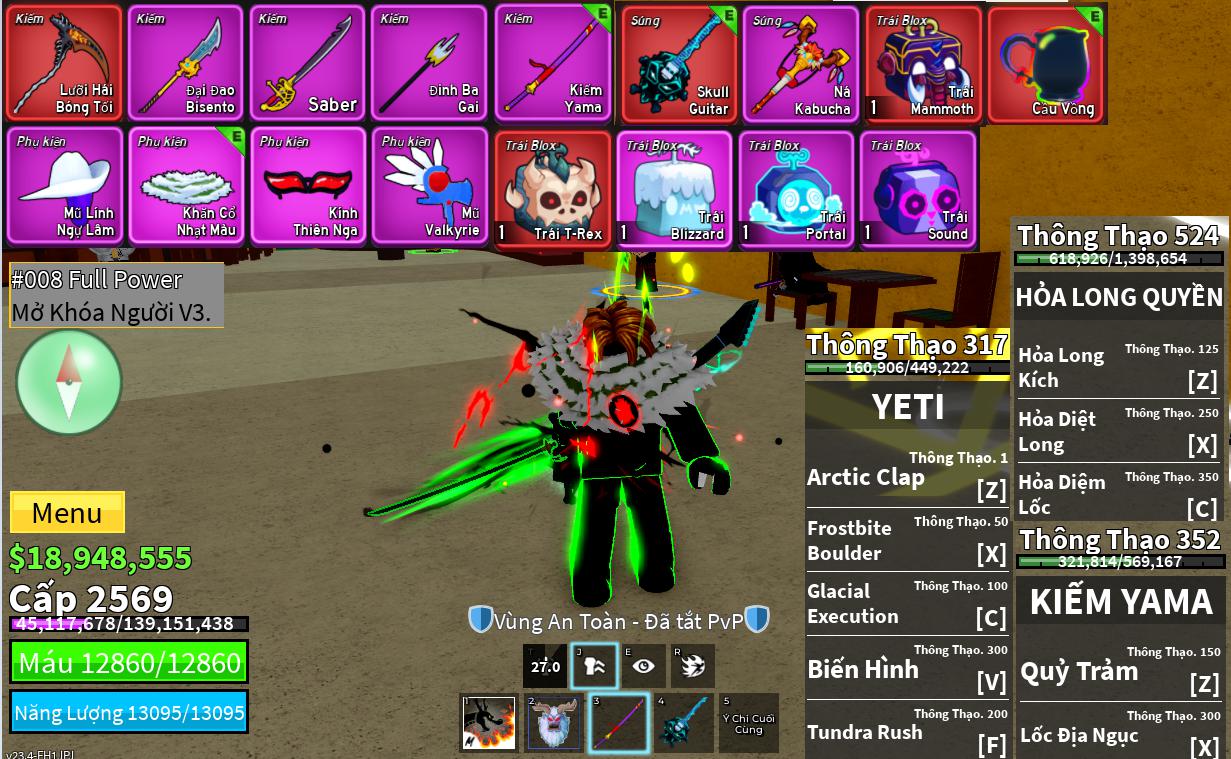Choose the Lưỡi Hái Bóng Tối scythe
The image size is (1231, 759).
pos(63,63)
